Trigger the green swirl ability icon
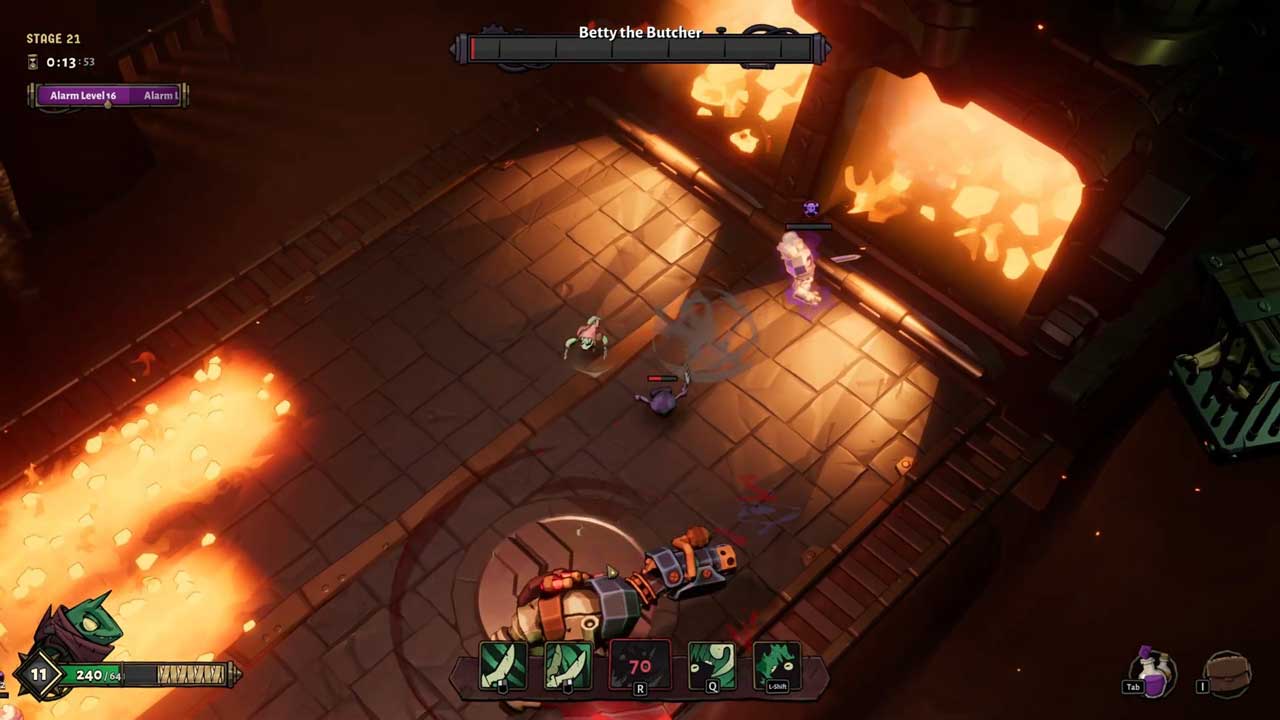Screen dimensions: 1280x720 point(714,667)
